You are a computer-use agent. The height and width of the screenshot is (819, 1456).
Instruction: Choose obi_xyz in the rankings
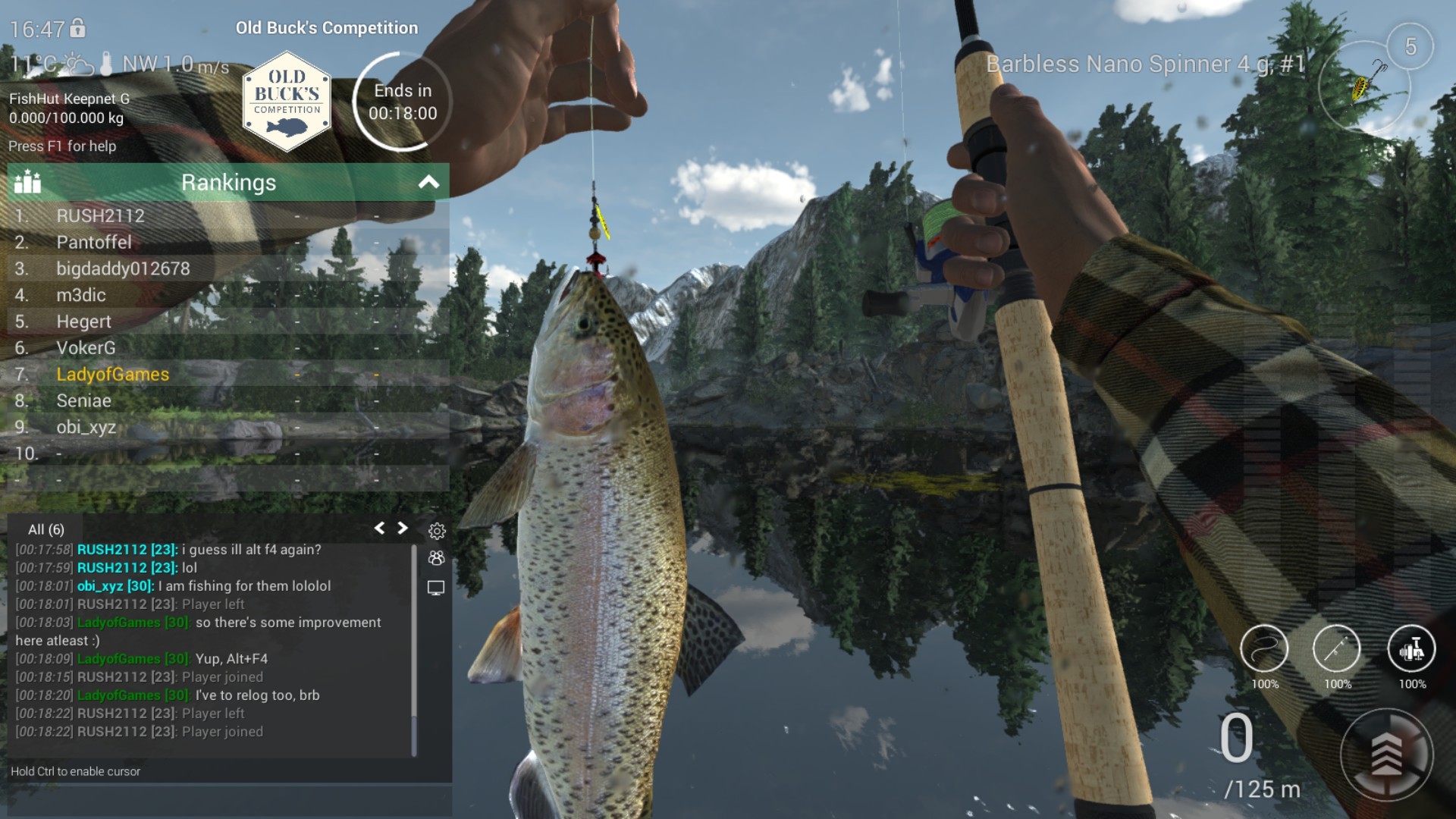pos(86,428)
